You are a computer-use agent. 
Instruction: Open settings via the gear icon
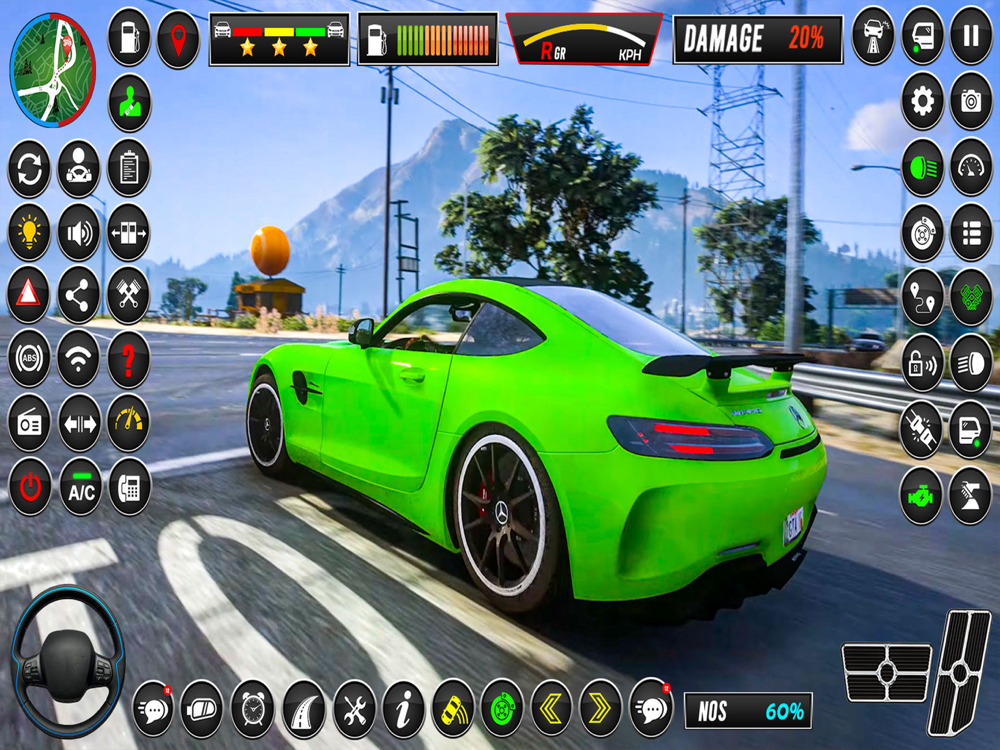[x=922, y=101]
